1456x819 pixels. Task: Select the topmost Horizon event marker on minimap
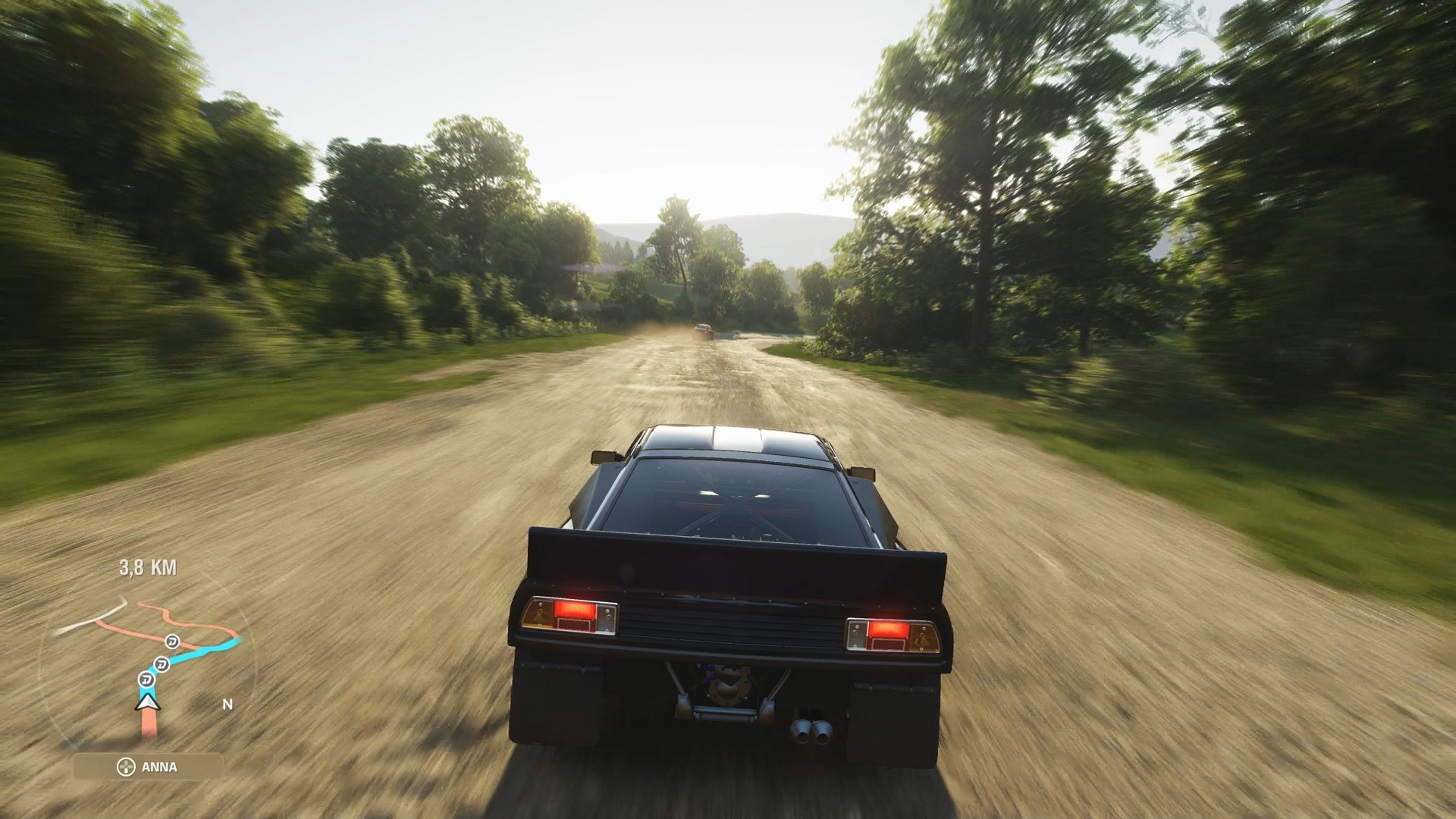[x=174, y=642]
